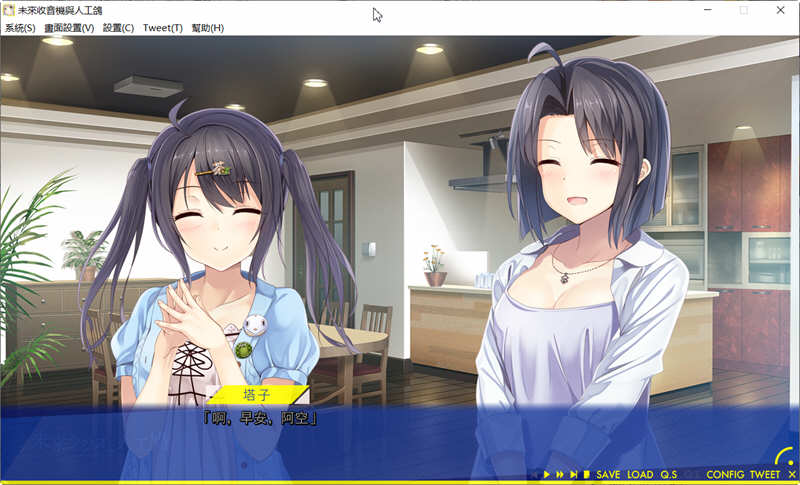Open the 設置(C) settings menu
This screenshot has height=485, width=800.
click(x=118, y=28)
